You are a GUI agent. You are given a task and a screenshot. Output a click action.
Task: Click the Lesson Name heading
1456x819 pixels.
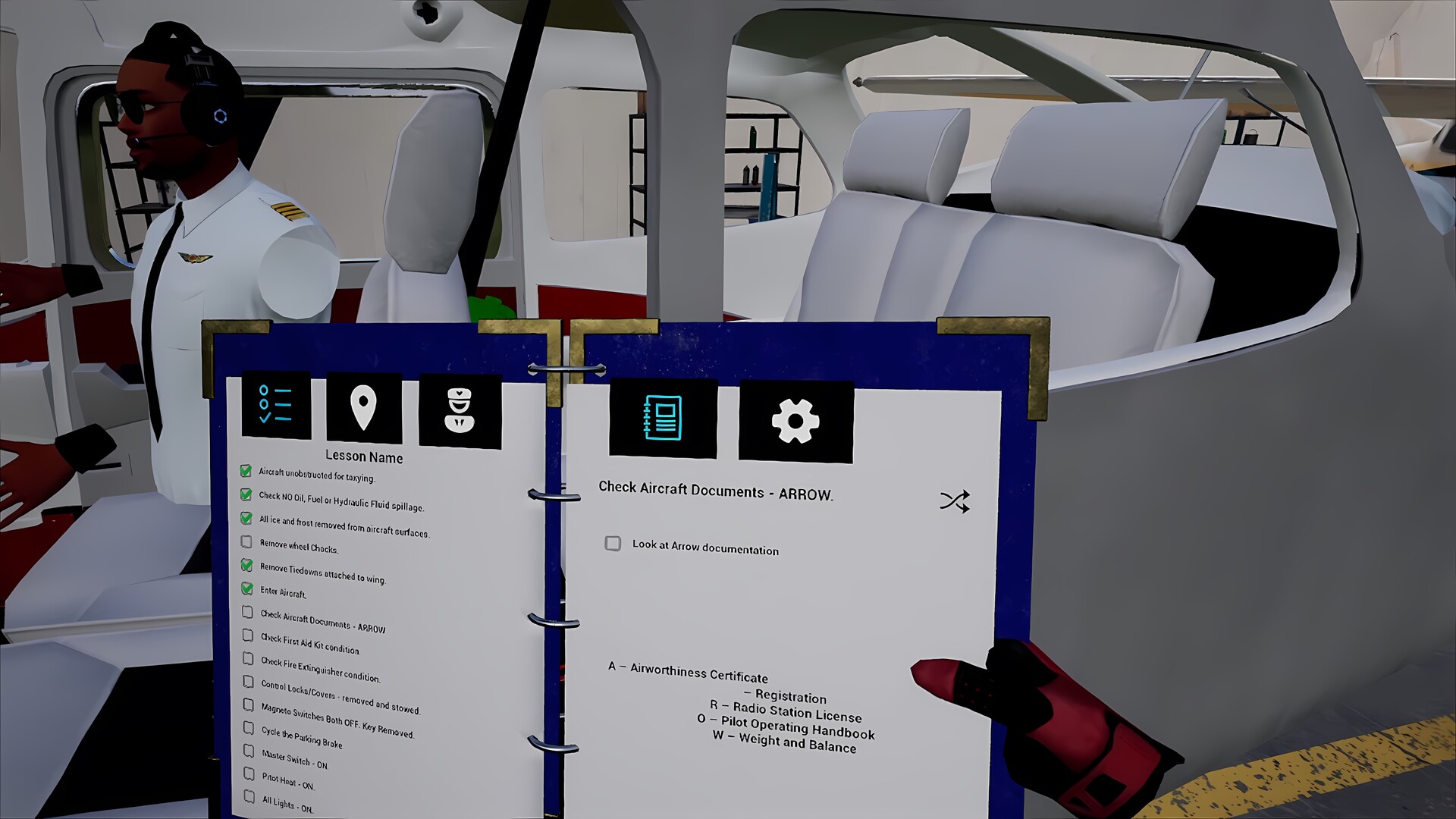tap(365, 455)
